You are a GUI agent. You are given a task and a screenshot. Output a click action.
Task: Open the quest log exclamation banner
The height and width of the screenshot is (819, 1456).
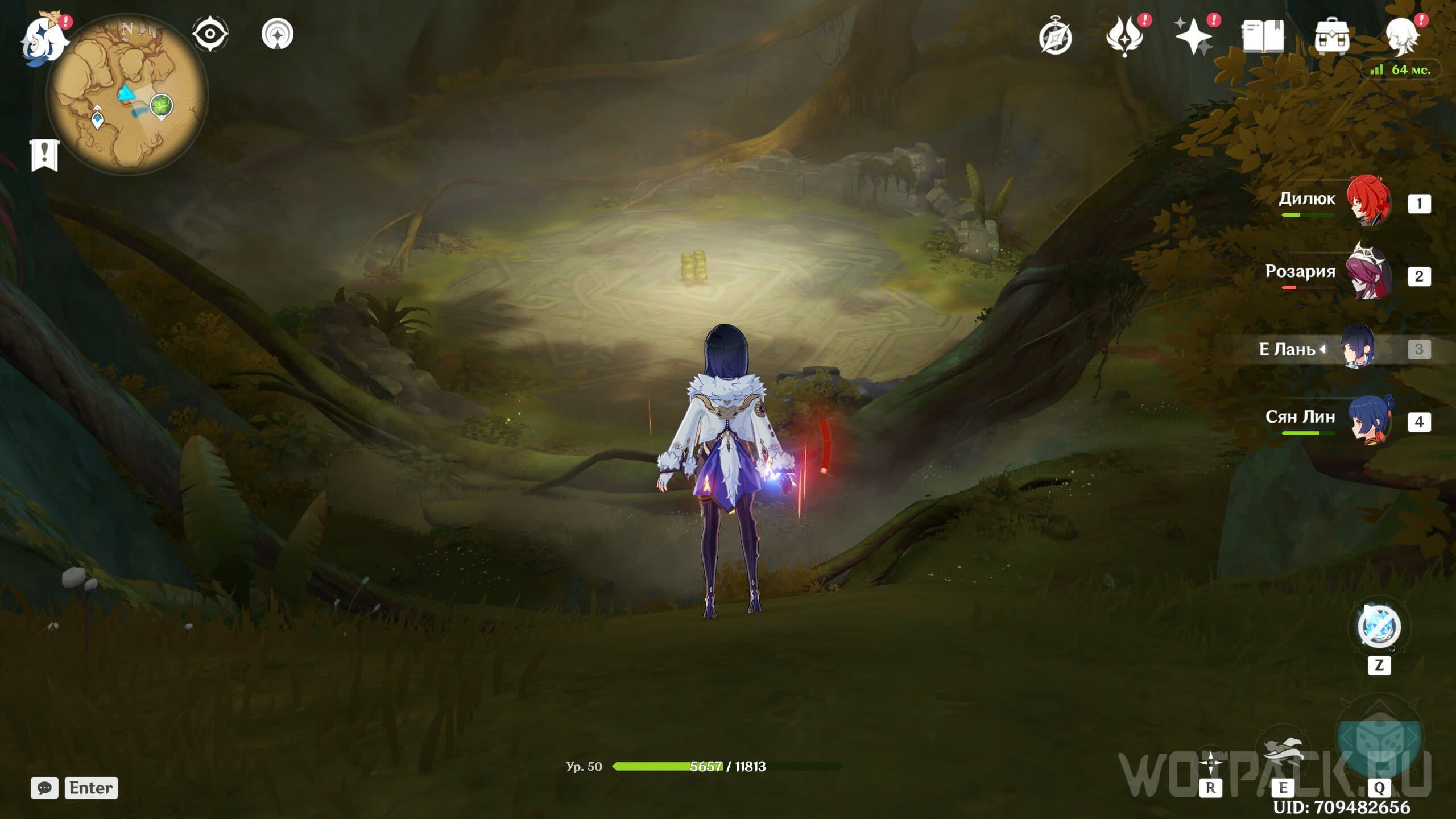tap(44, 155)
